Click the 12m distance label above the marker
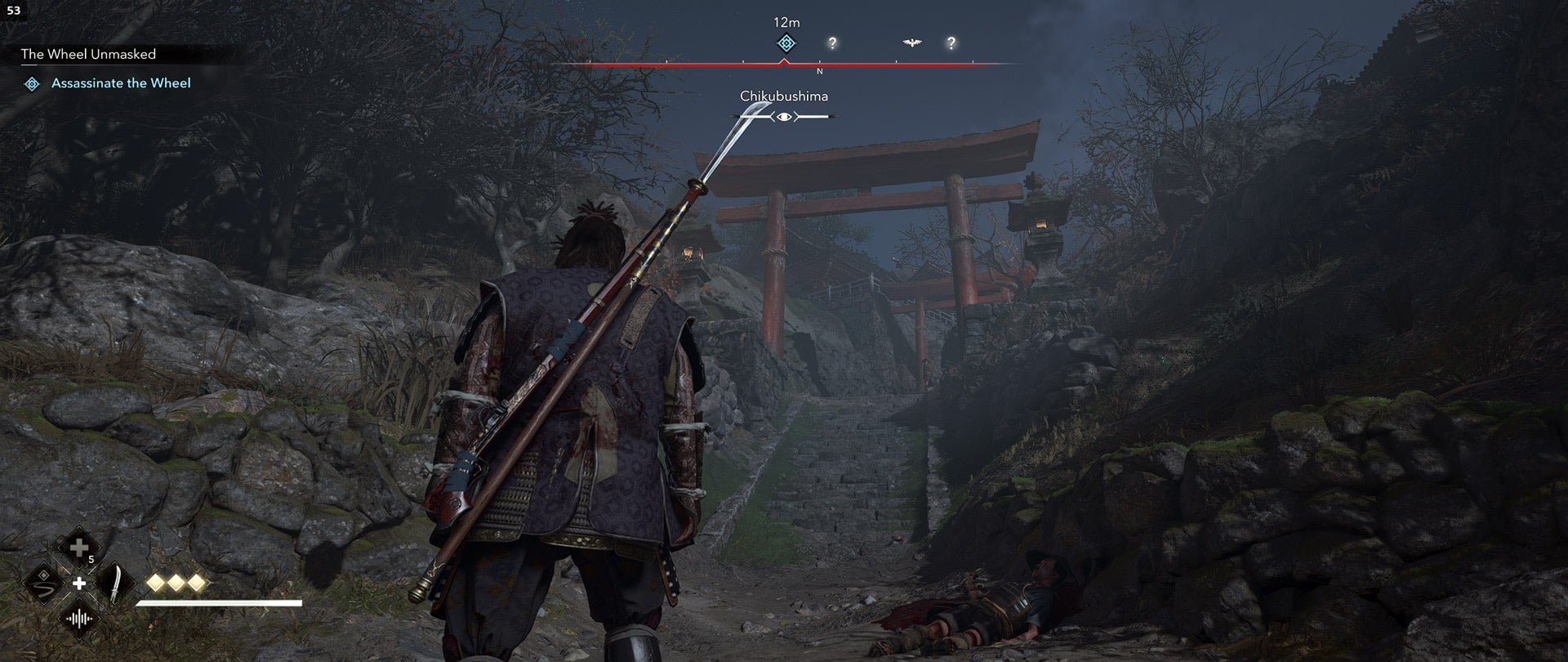The width and height of the screenshot is (1568, 662). click(x=786, y=23)
